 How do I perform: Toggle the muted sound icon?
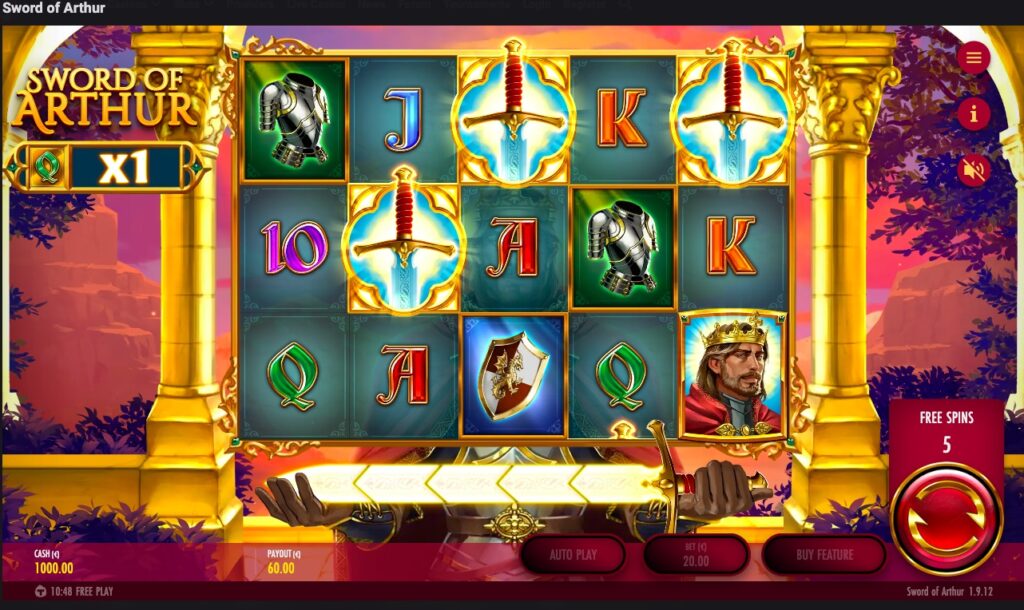(x=973, y=170)
